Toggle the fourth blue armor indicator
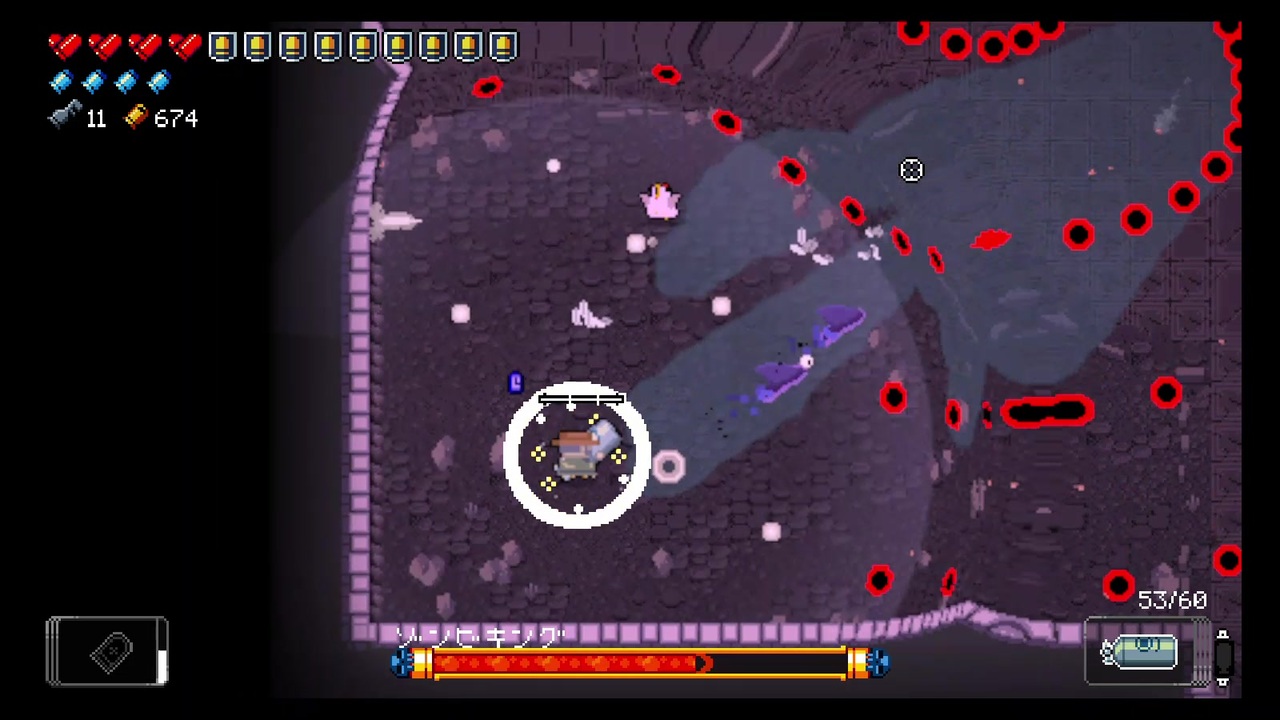 [x=159, y=82]
